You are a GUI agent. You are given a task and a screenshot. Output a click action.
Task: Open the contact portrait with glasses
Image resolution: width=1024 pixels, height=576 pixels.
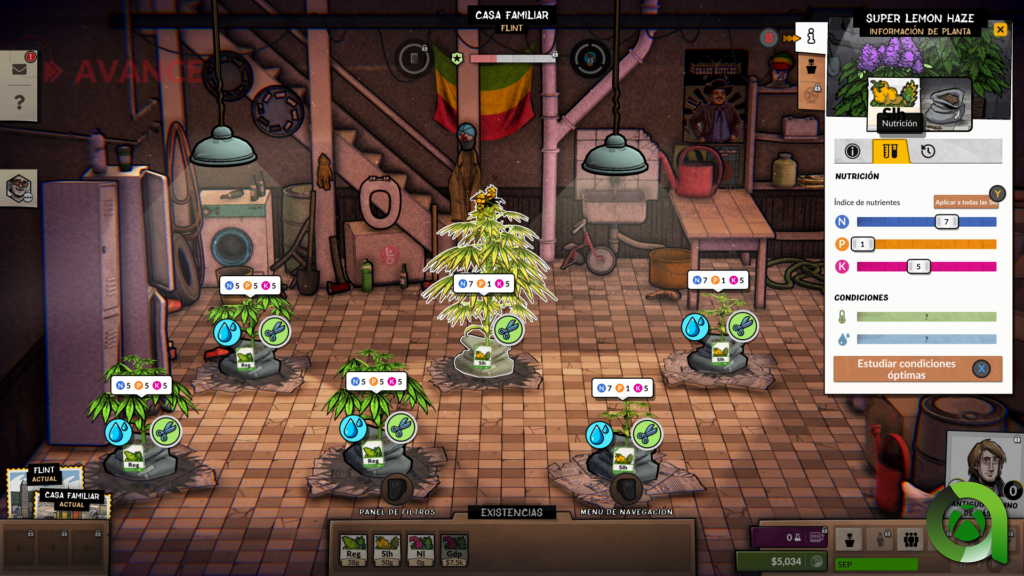pos(19,188)
